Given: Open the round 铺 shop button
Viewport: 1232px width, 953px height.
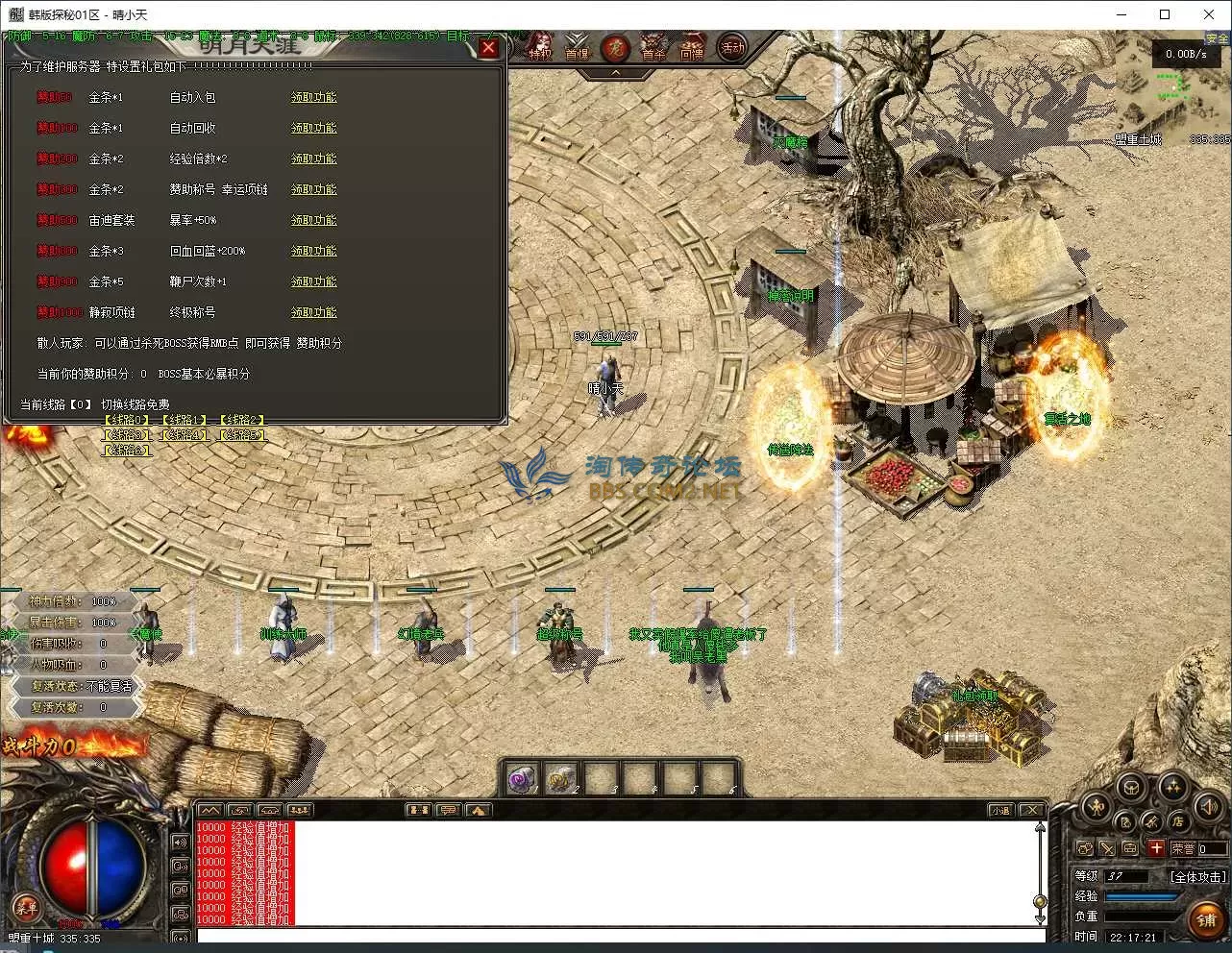Looking at the screenshot, I should coord(1206,920).
